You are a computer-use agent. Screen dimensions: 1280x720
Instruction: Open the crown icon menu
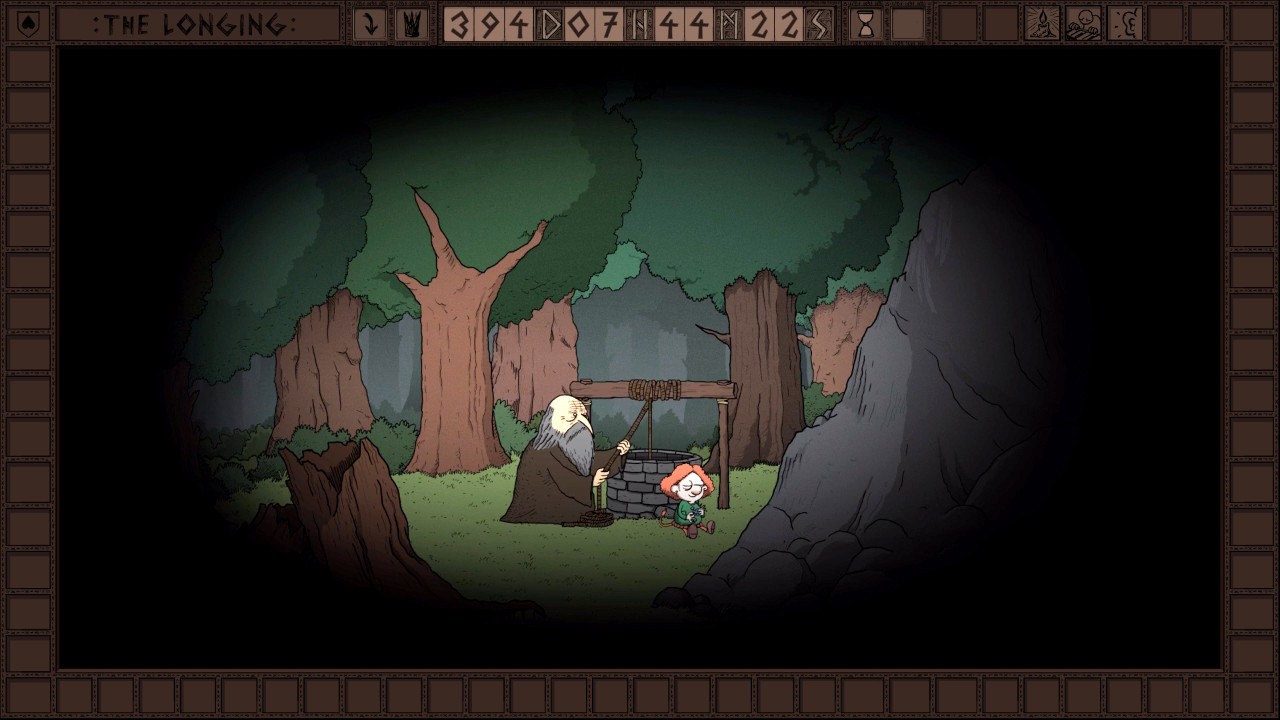point(410,24)
